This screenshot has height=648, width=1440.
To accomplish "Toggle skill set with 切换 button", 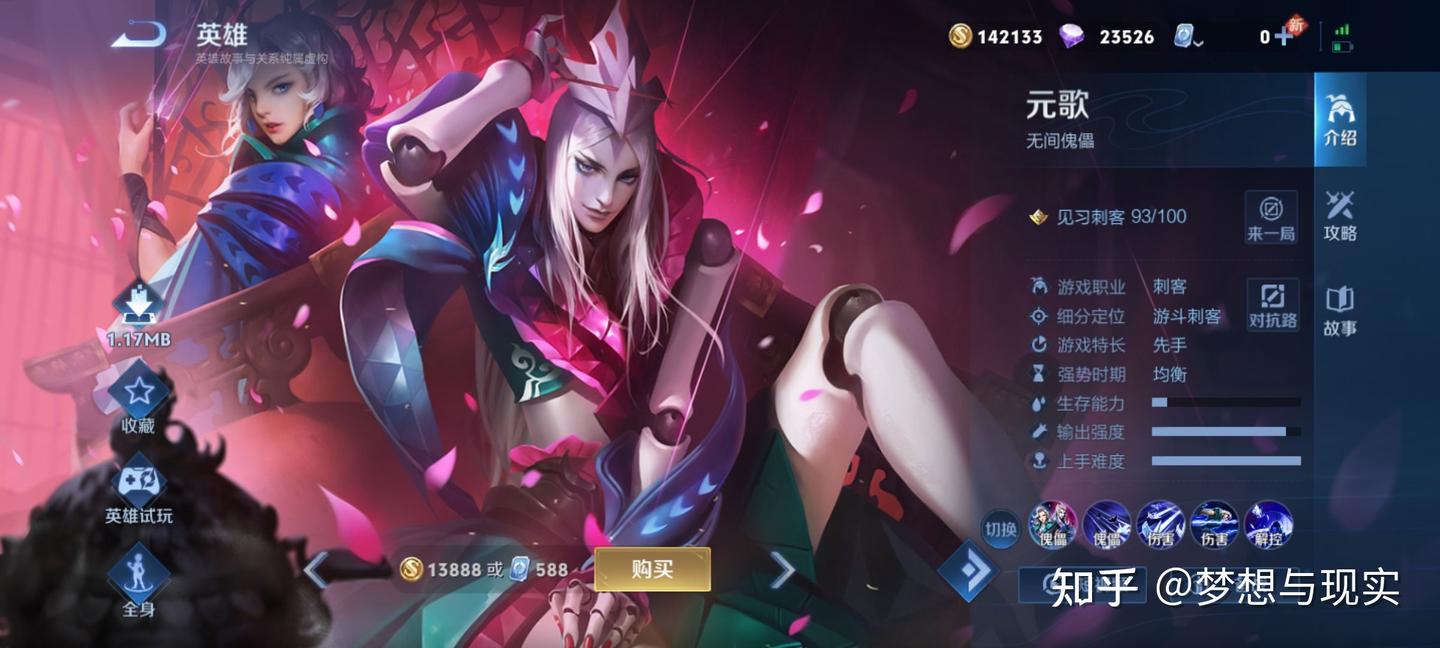I will click(x=1001, y=527).
